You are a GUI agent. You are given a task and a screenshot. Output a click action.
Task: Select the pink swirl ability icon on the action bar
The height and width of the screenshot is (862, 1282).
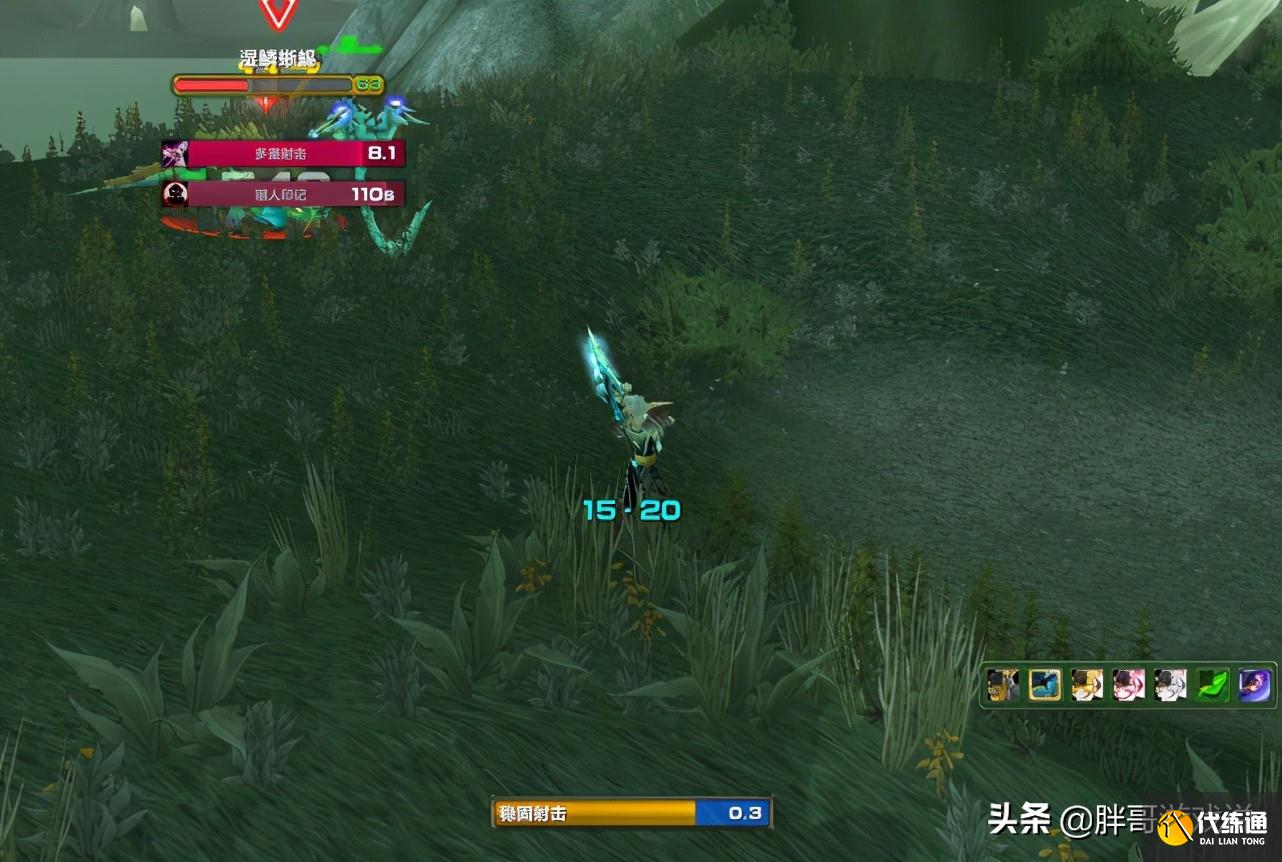point(1128,686)
